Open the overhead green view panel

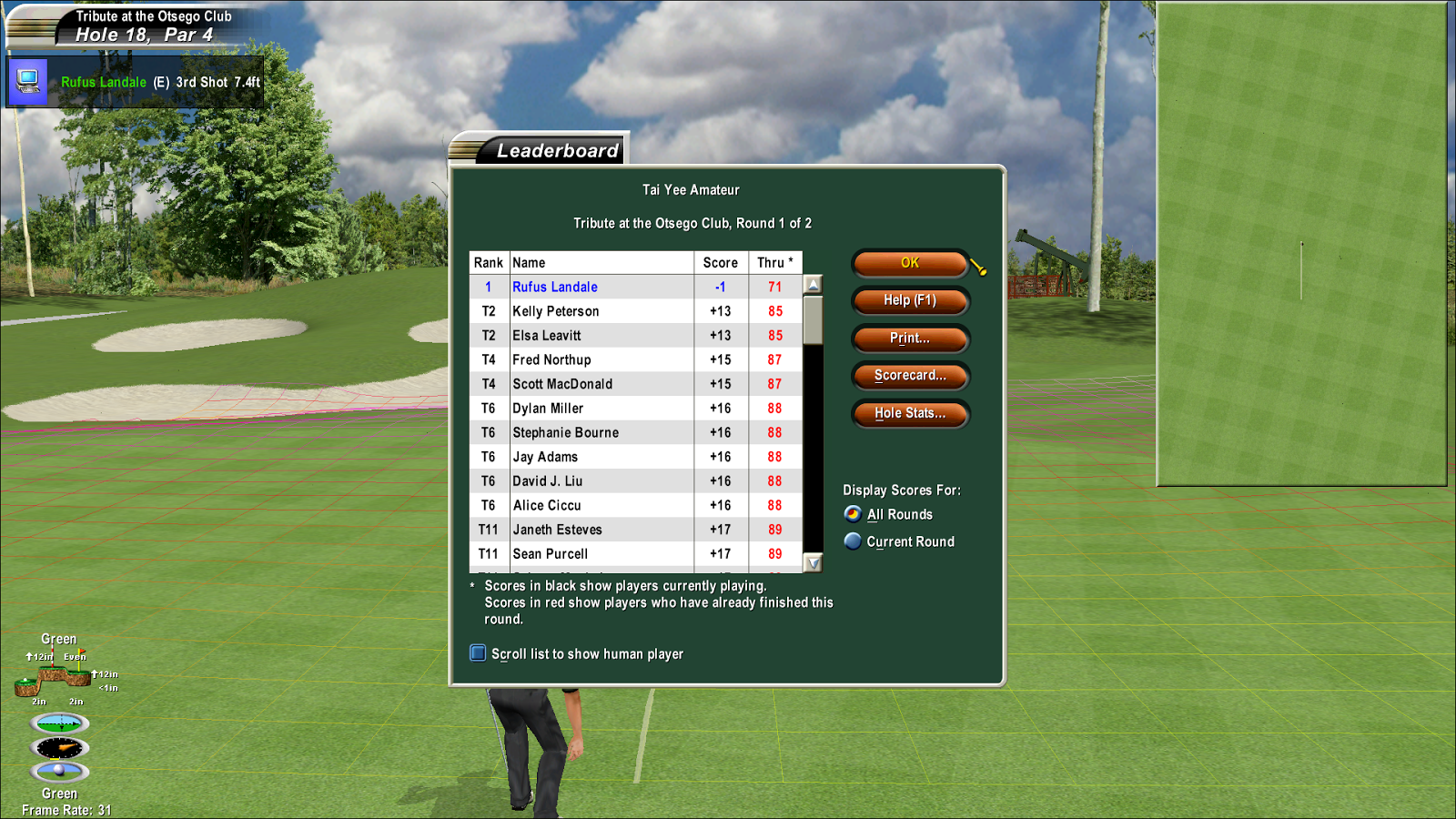[1301, 244]
